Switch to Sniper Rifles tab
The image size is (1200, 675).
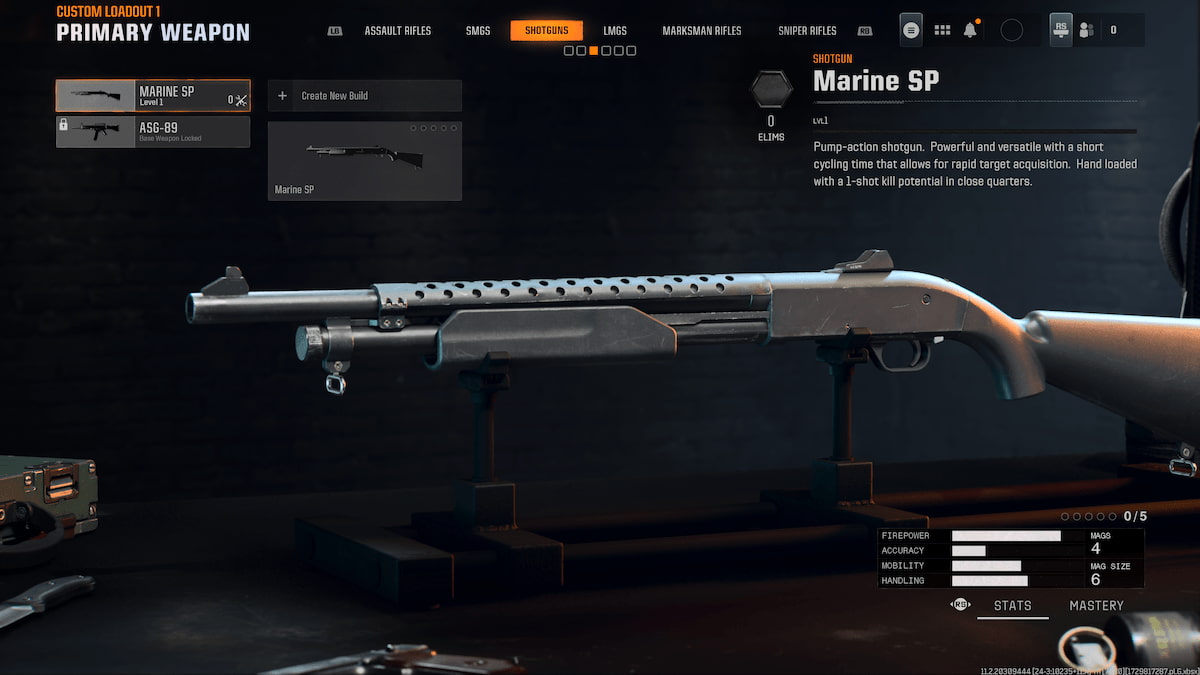tap(807, 31)
